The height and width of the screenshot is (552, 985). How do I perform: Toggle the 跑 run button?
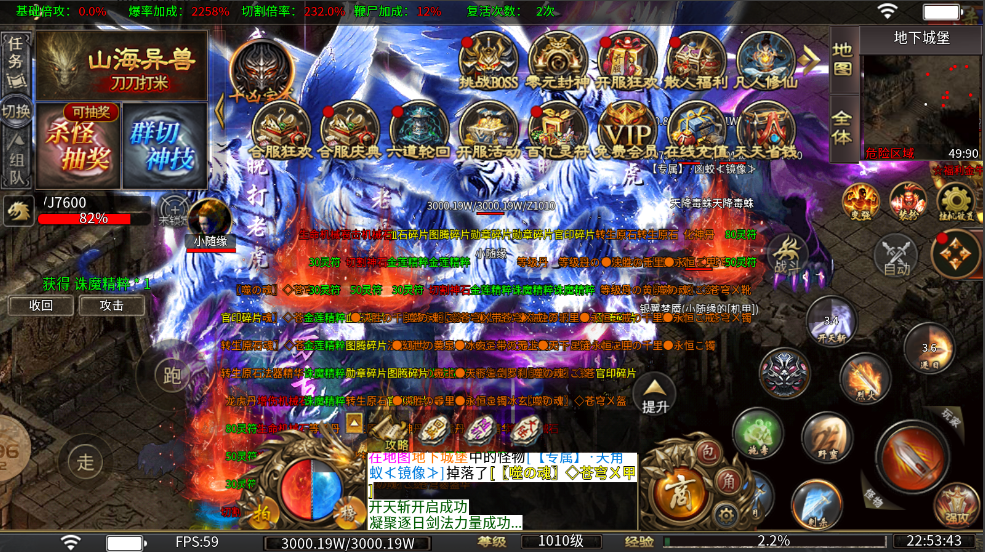[x=172, y=374]
